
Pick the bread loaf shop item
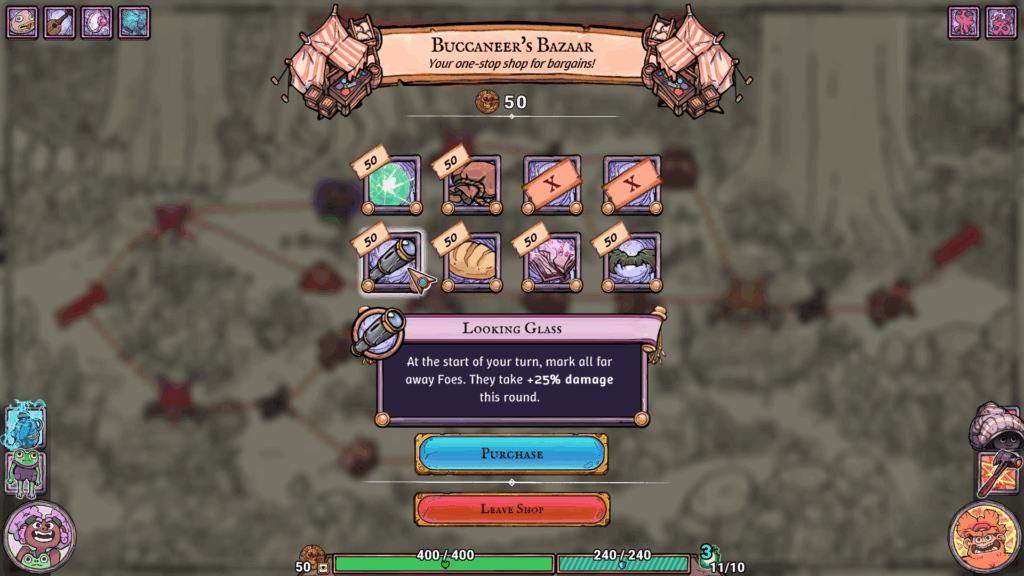(471, 263)
